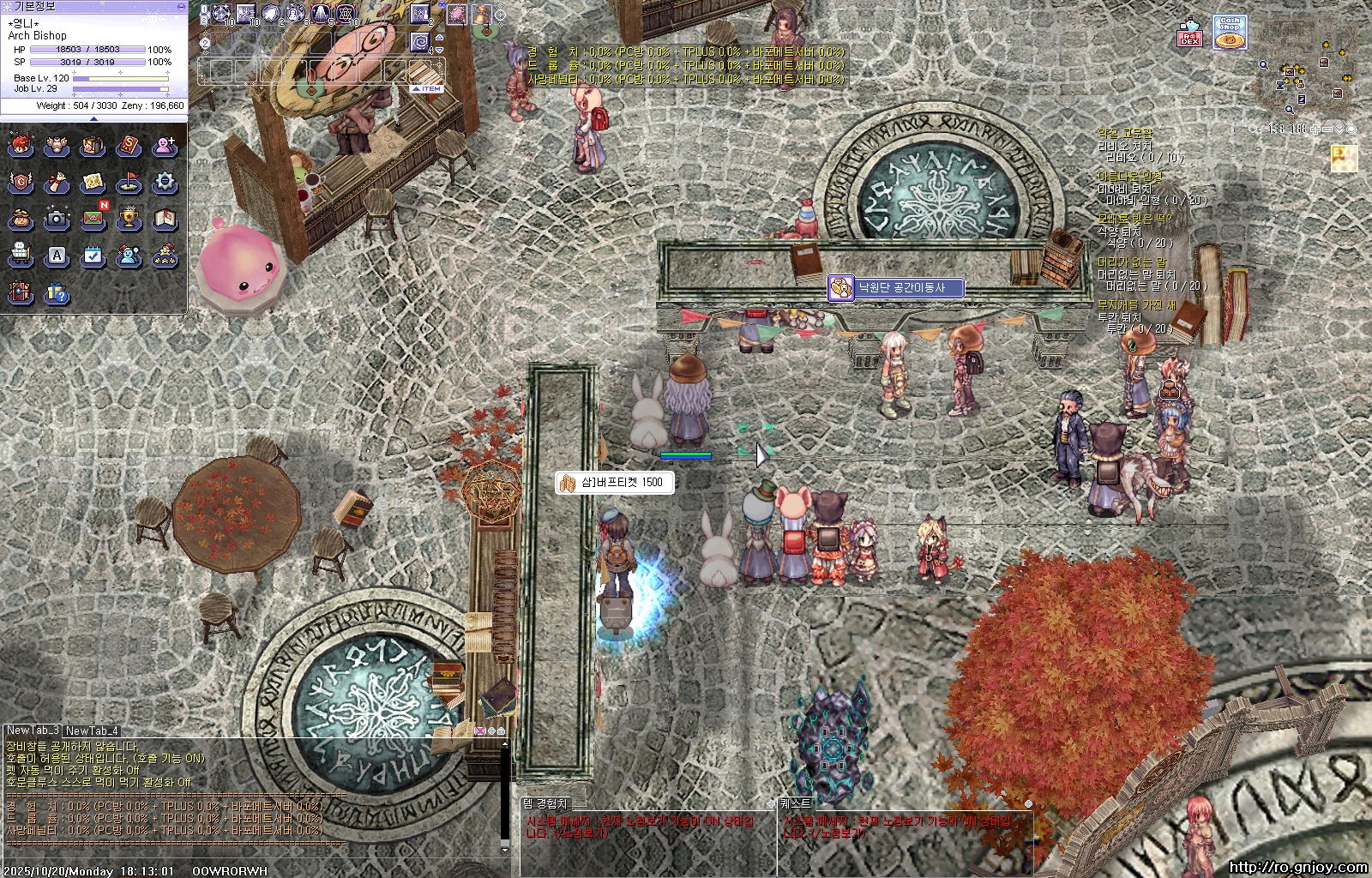Minimize the 기본정보 basic info window
The height and width of the screenshot is (878, 1372).
point(181,6)
